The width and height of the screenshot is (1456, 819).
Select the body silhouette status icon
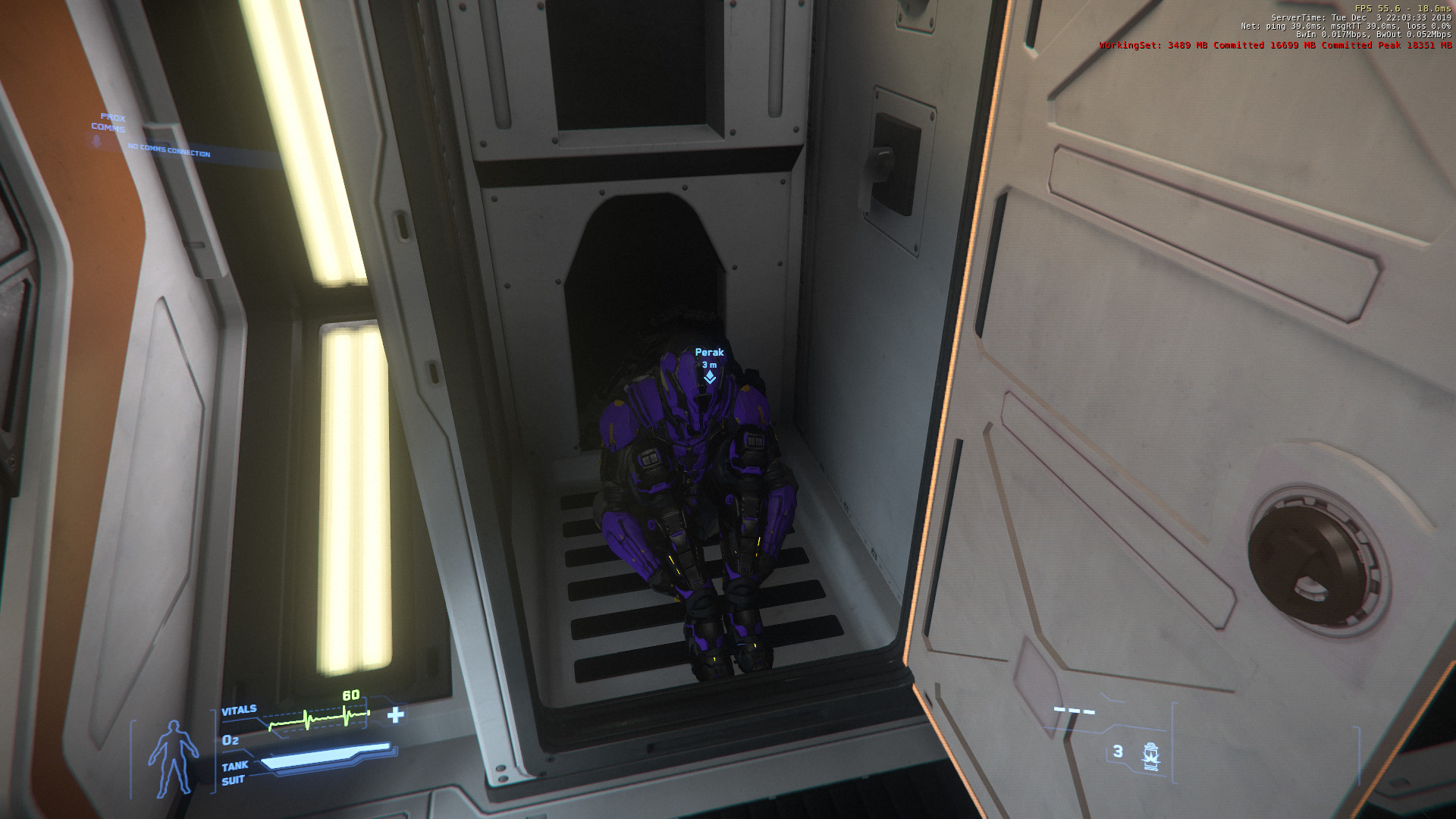click(x=174, y=758)
